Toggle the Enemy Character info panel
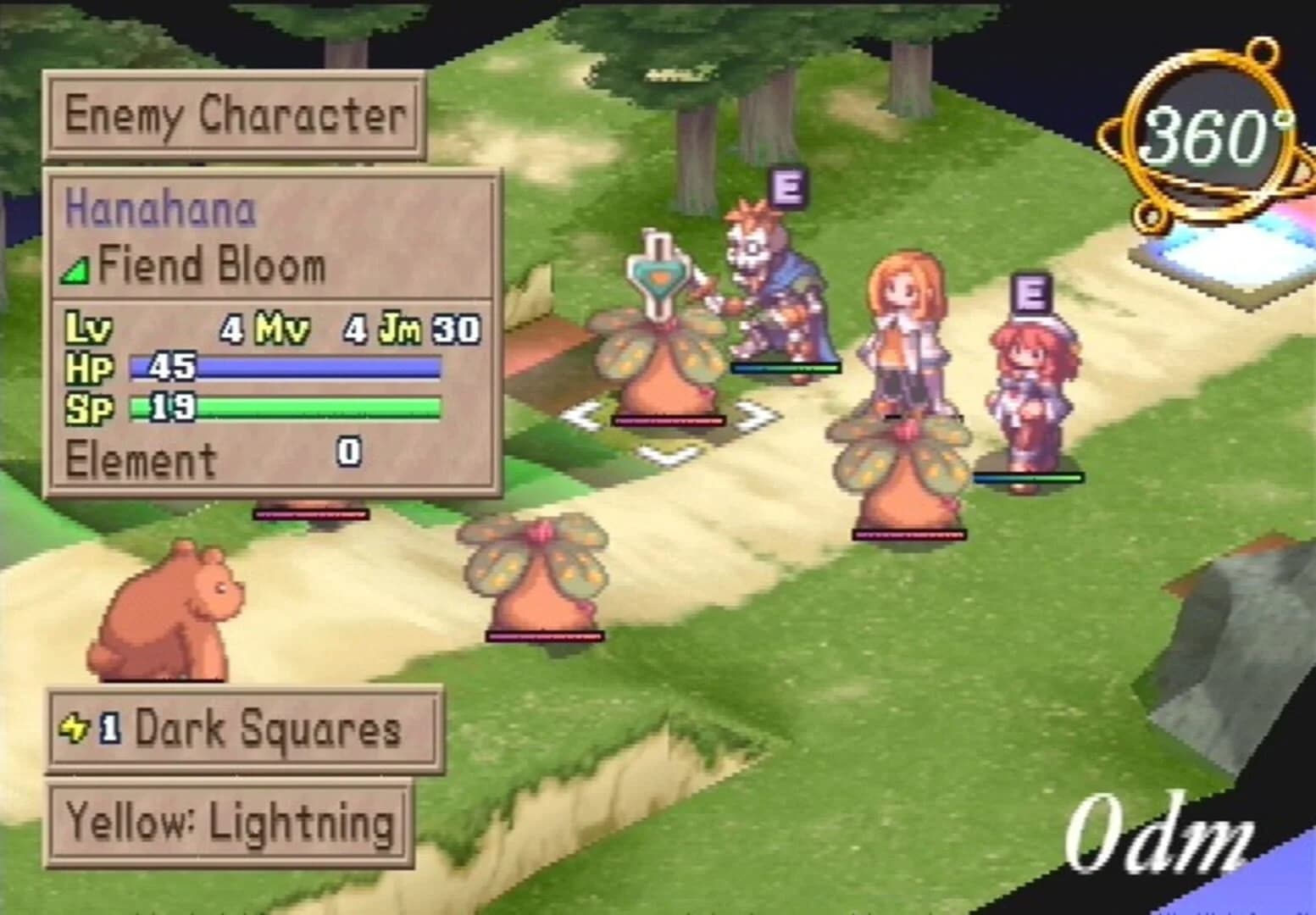This screenshot has height=915, width=1316. click(x=236, y=118)
